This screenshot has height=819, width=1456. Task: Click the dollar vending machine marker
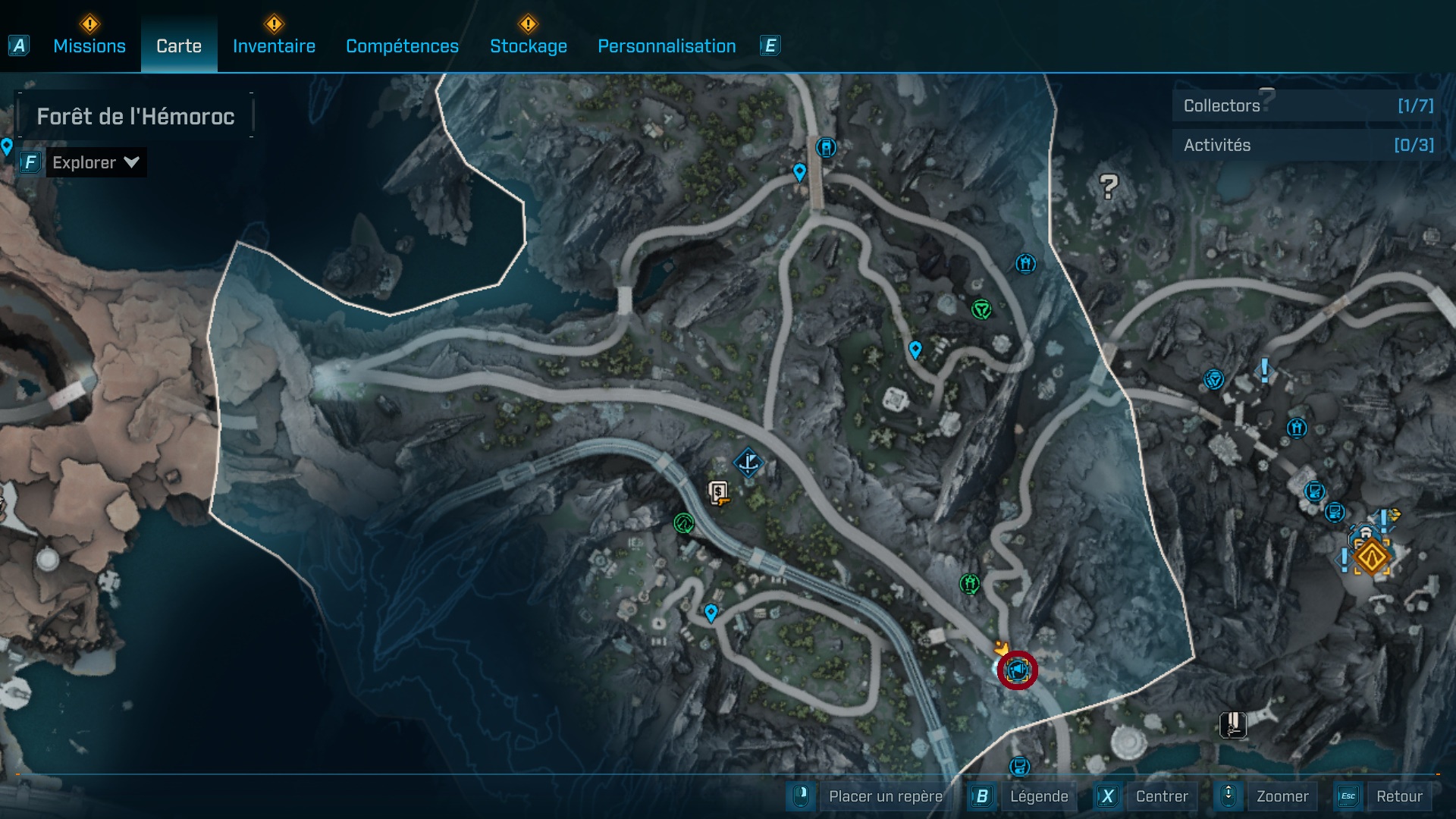(x=718, y=493)
